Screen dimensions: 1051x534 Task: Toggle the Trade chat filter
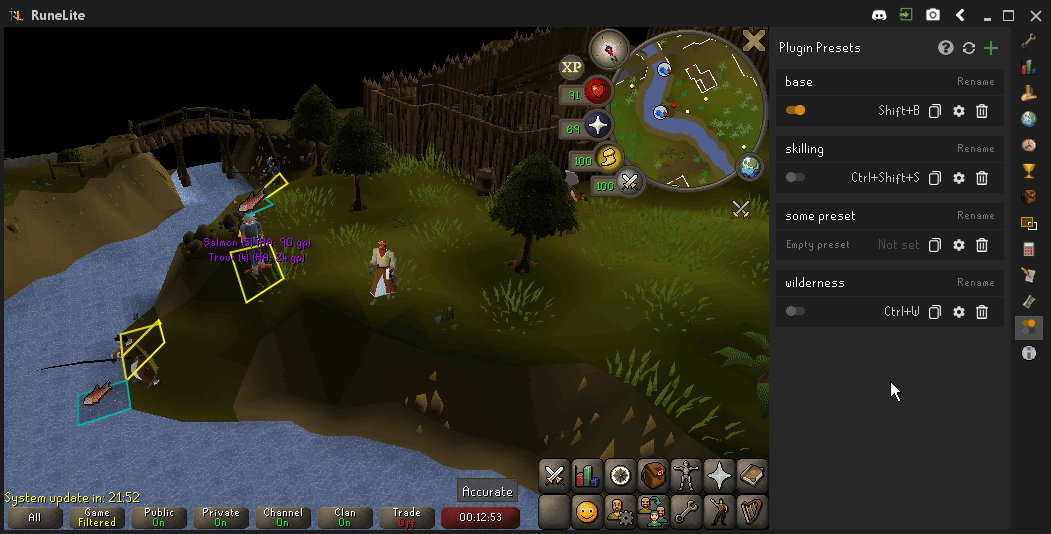point(407,517)
